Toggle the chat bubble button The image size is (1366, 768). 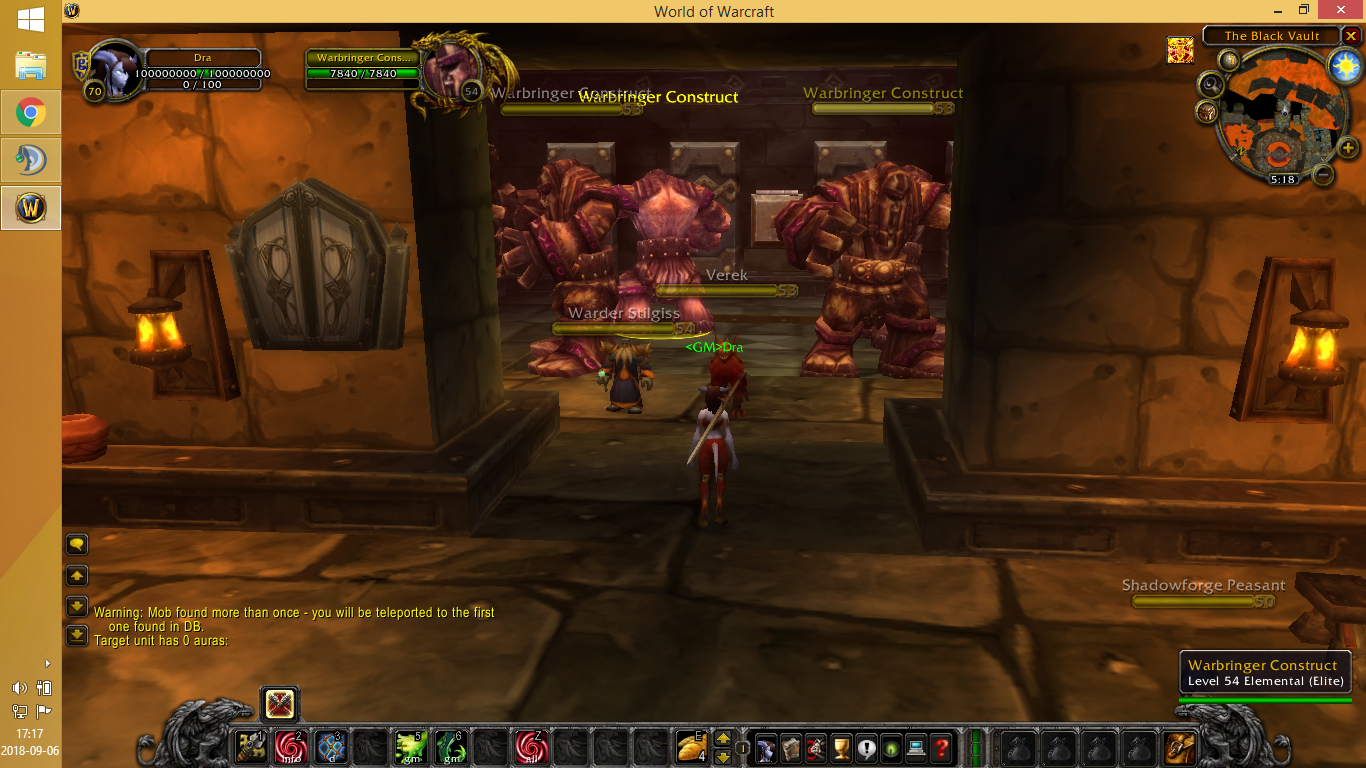click(77, 544)
